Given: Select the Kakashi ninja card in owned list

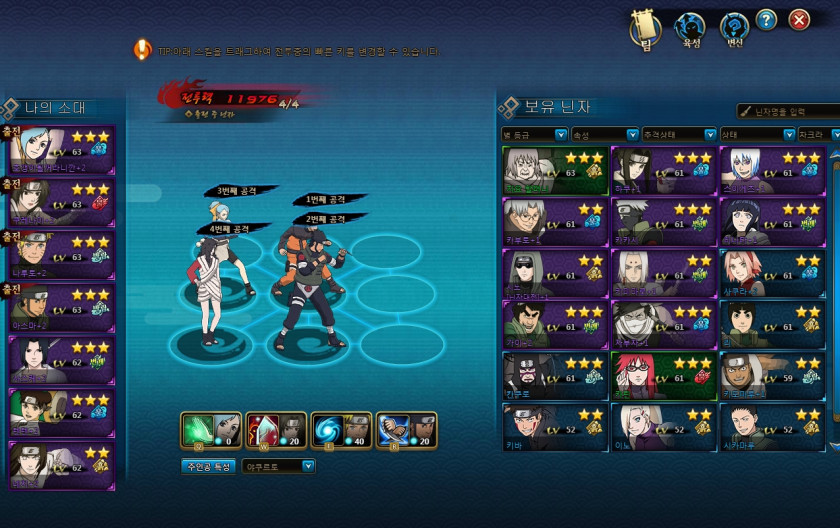Looking at the screenshot, I should 664,222.
